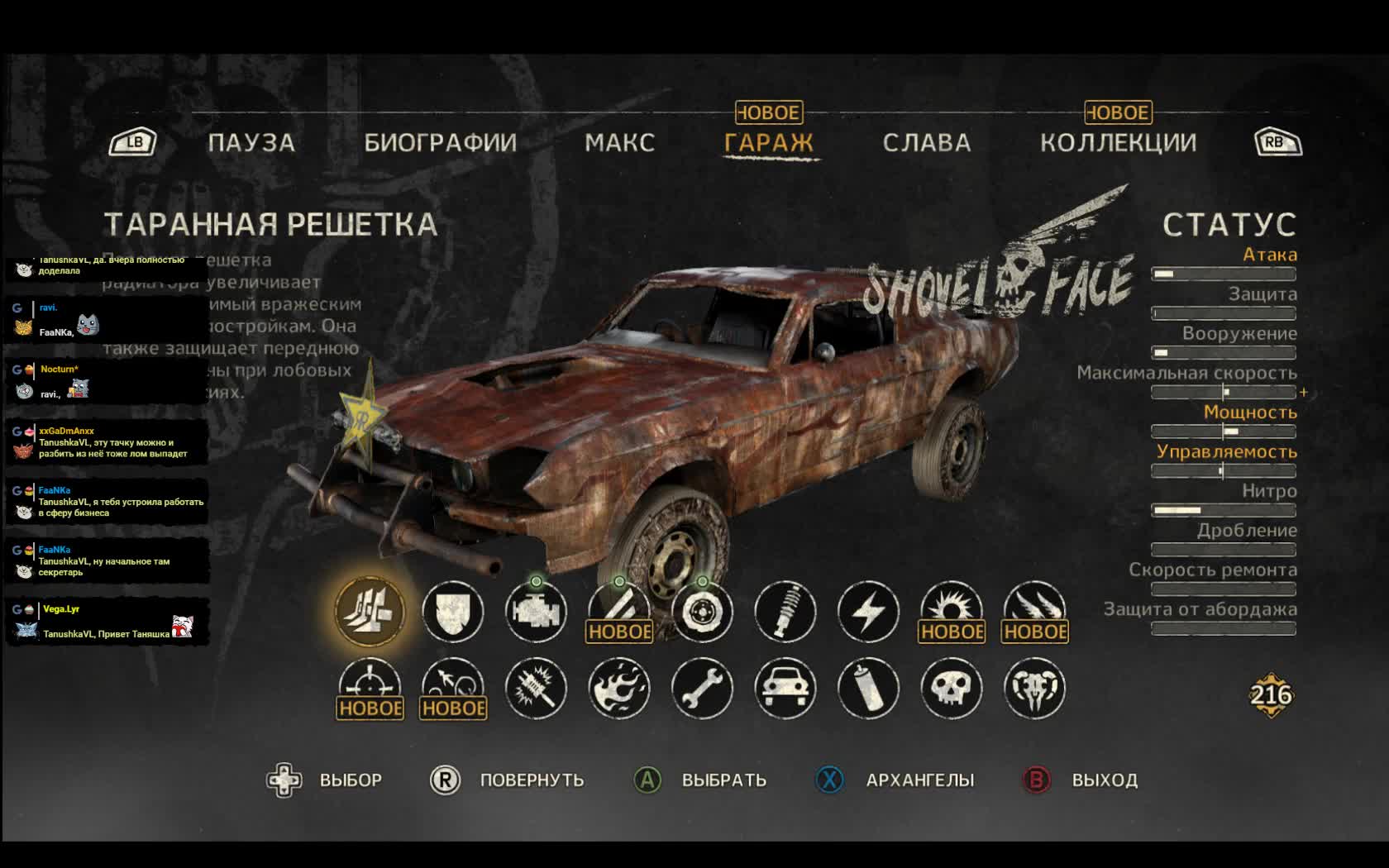Select the highlighted ramming grill upgrade icon

pyautogui.click(x=370, y=612)
